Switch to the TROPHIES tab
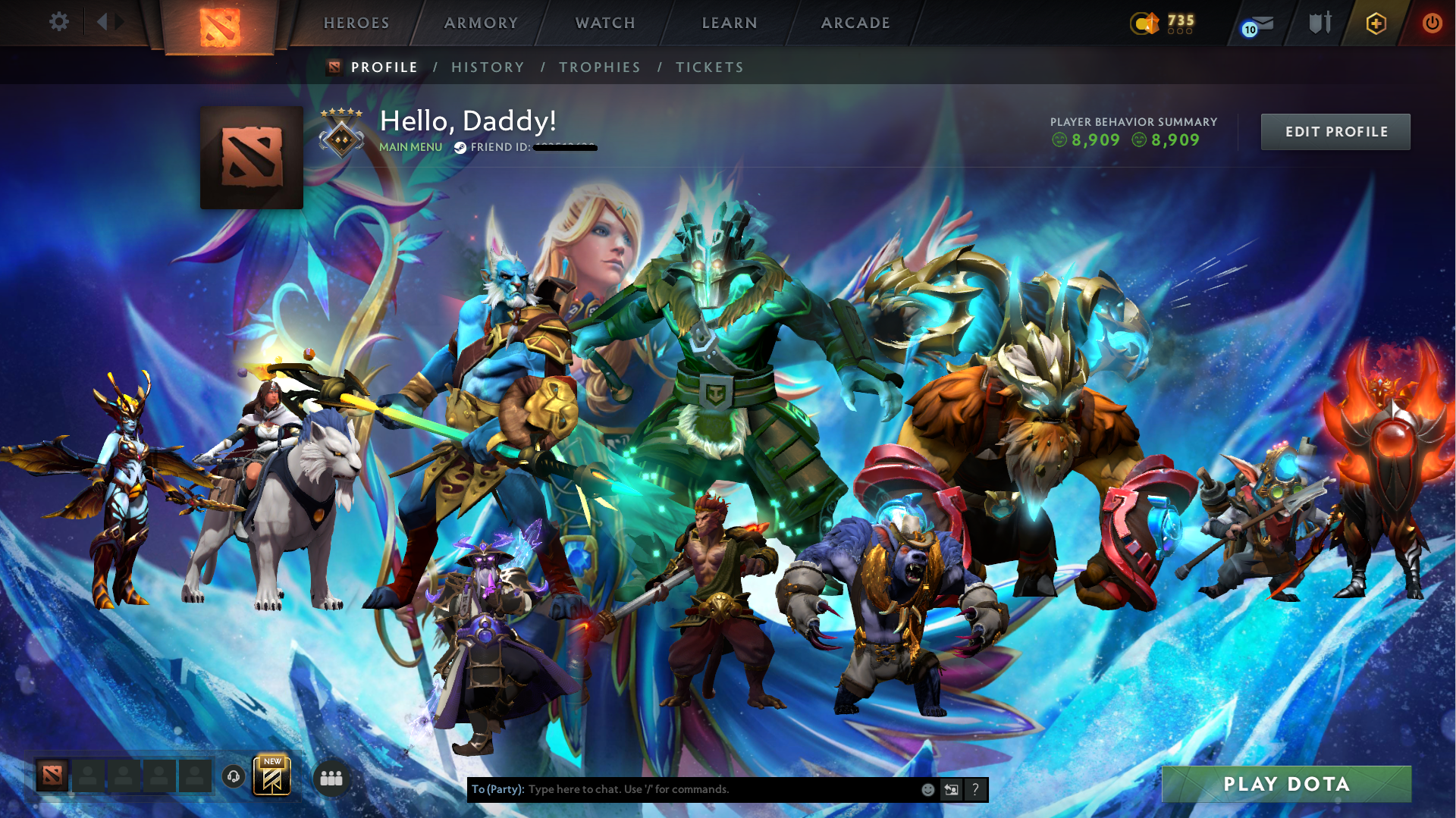1456x818 pixels. (599, 67)
